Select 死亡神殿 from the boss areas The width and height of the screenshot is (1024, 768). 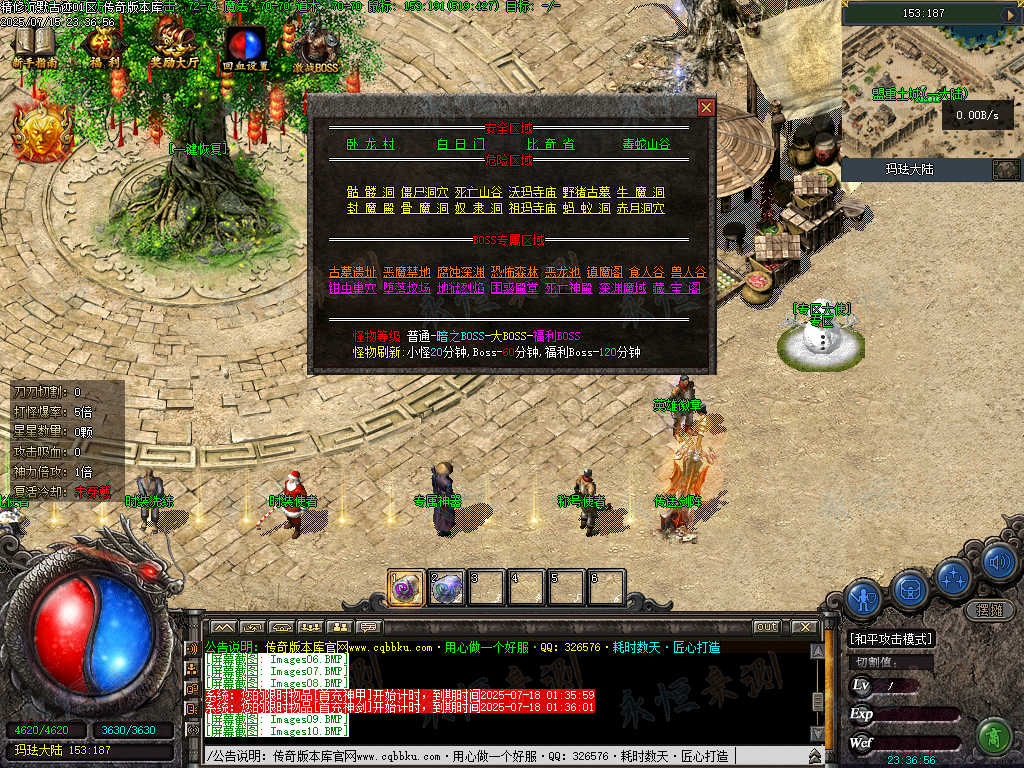pos(568,288)
